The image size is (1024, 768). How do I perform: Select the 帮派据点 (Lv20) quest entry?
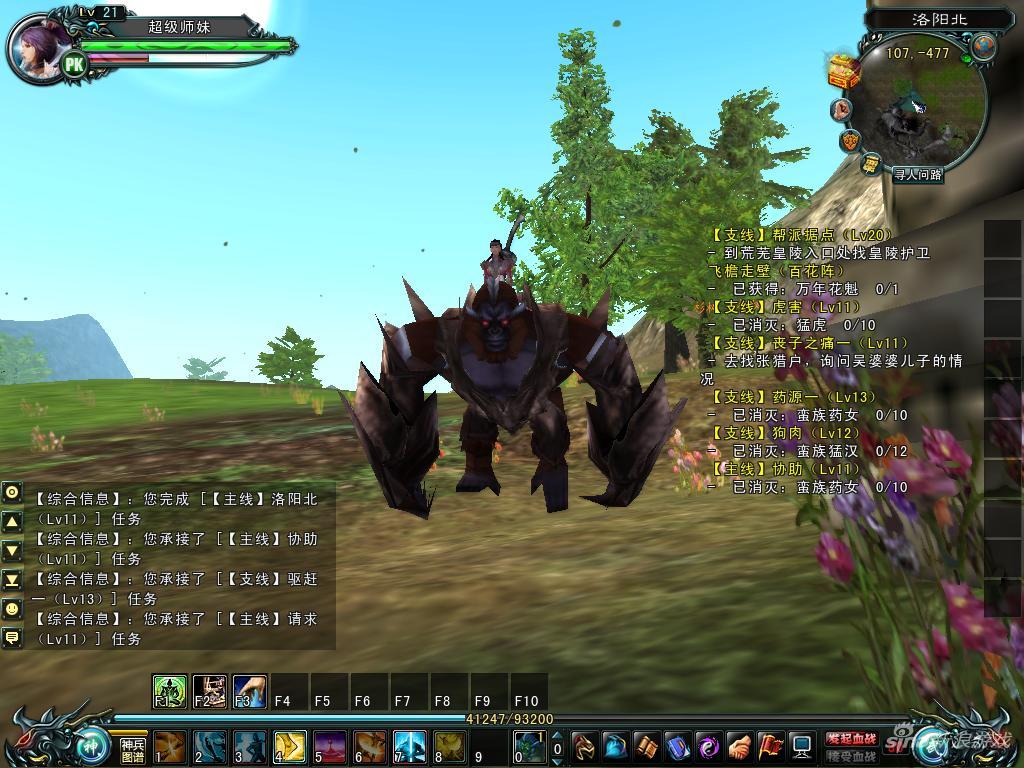798,236
